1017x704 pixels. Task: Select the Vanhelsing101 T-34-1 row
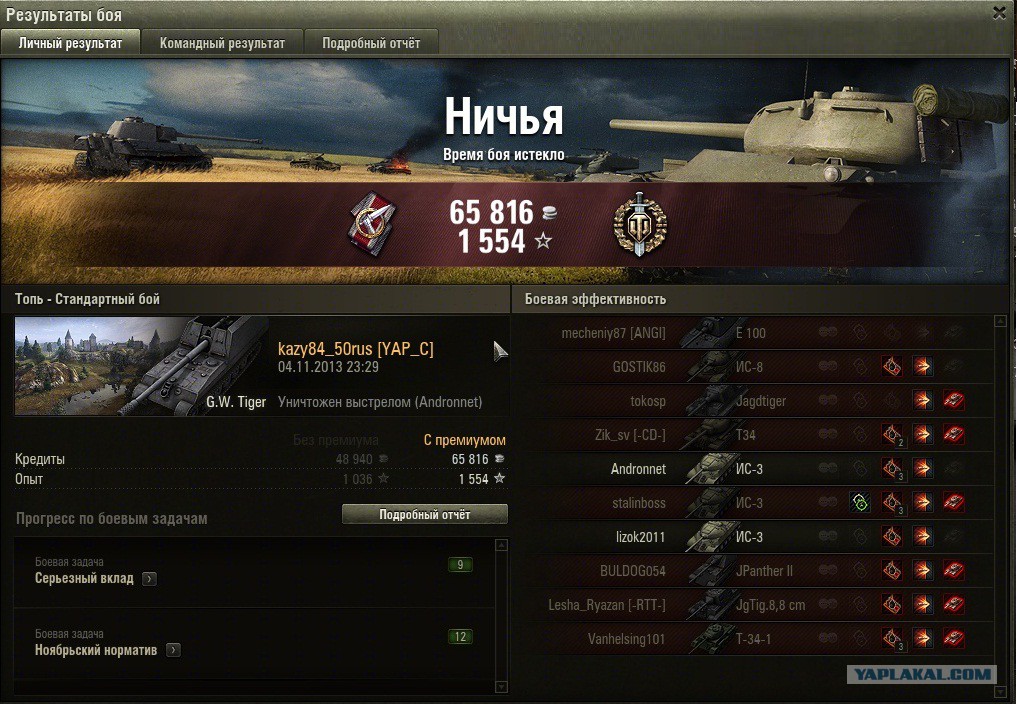pos(750,639)
